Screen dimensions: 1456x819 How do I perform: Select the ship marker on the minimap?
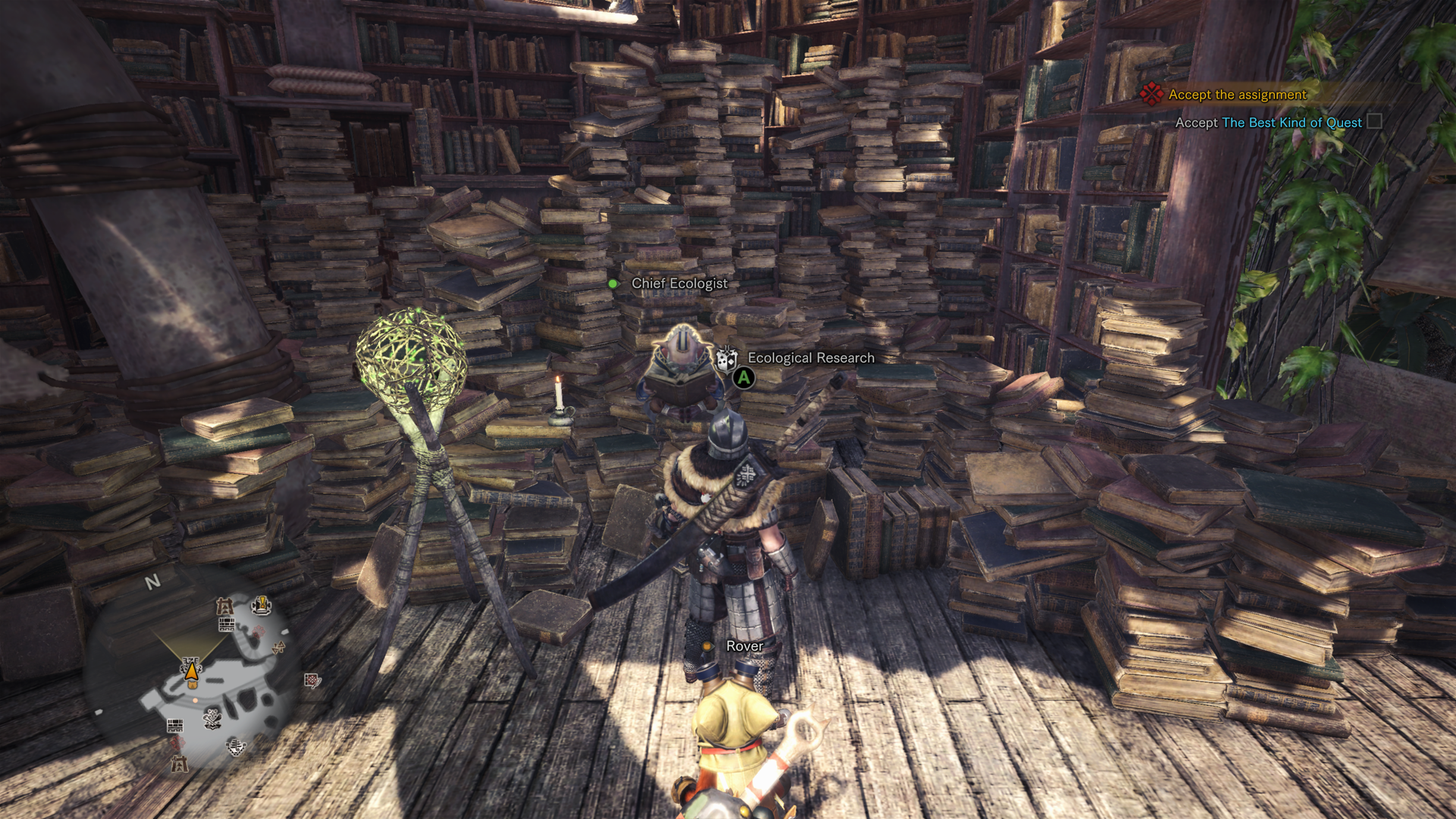pos(236,747)
